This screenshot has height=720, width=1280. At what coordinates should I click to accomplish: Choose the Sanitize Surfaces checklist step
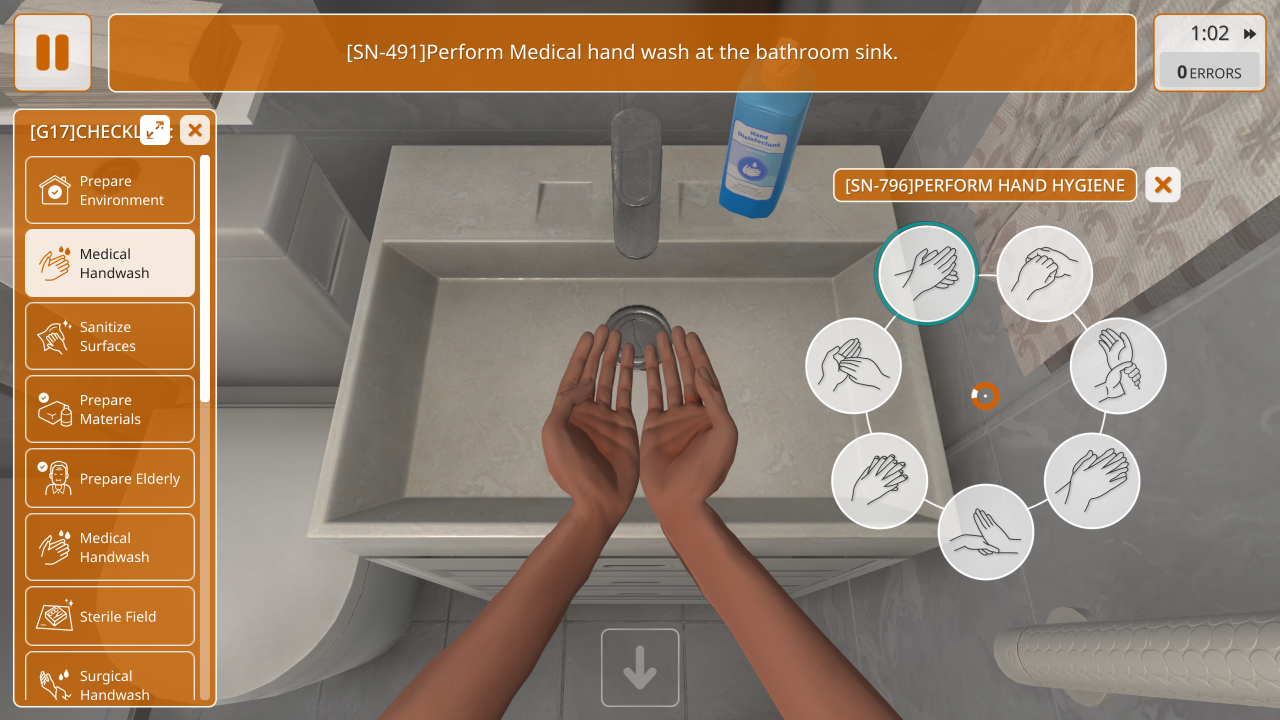pos(110,336)
